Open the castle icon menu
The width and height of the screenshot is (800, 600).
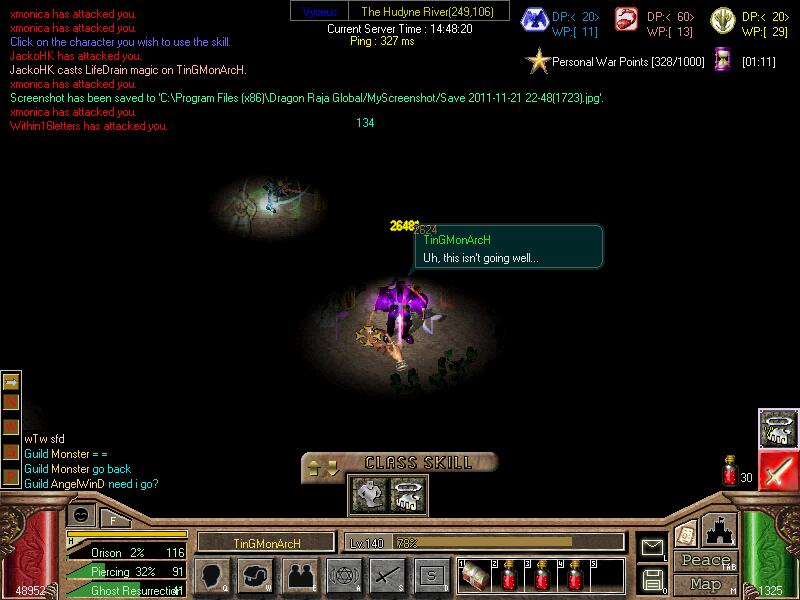tap(720, 530)
